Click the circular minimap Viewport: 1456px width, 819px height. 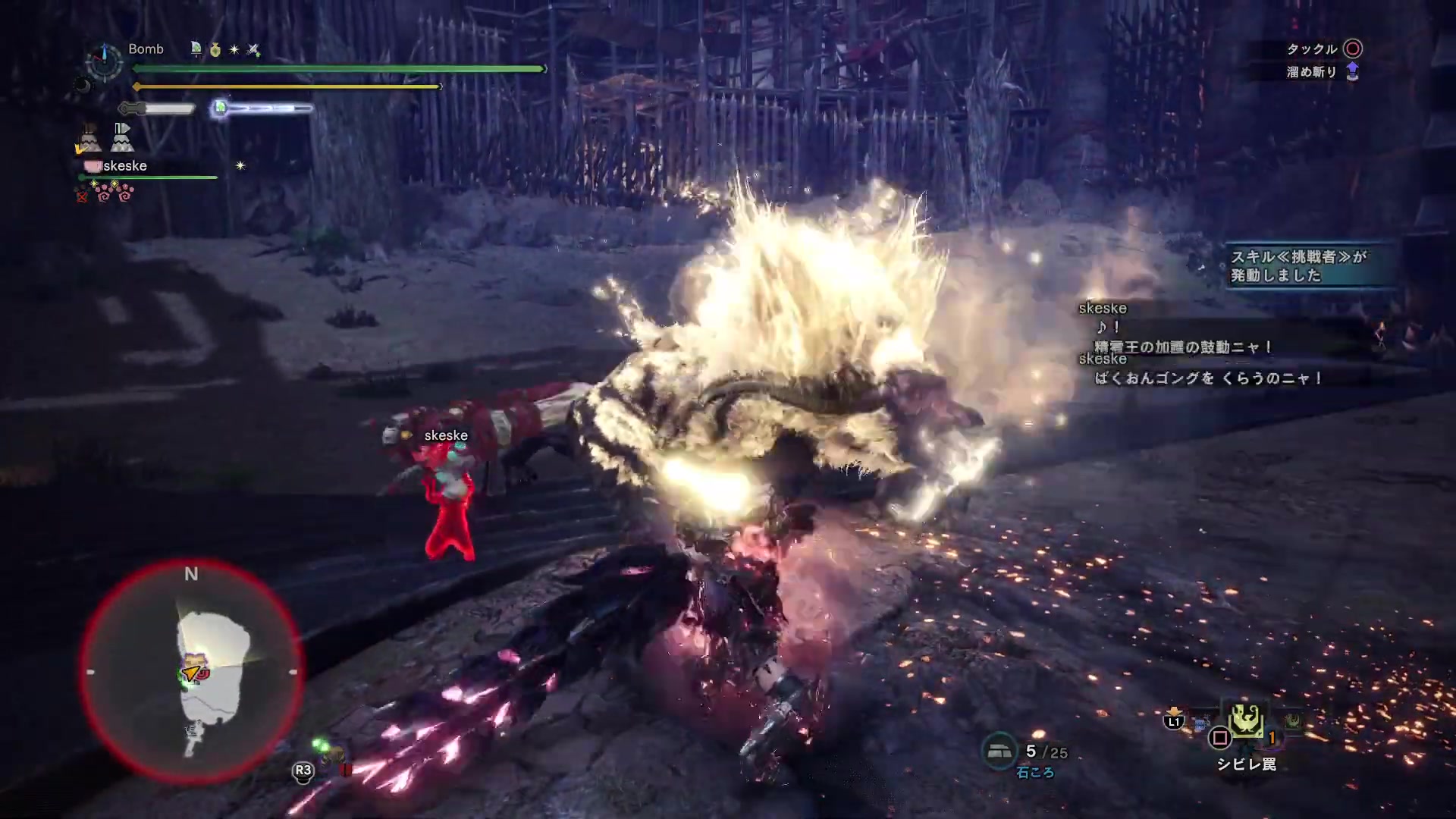click(x=191, y=672)
